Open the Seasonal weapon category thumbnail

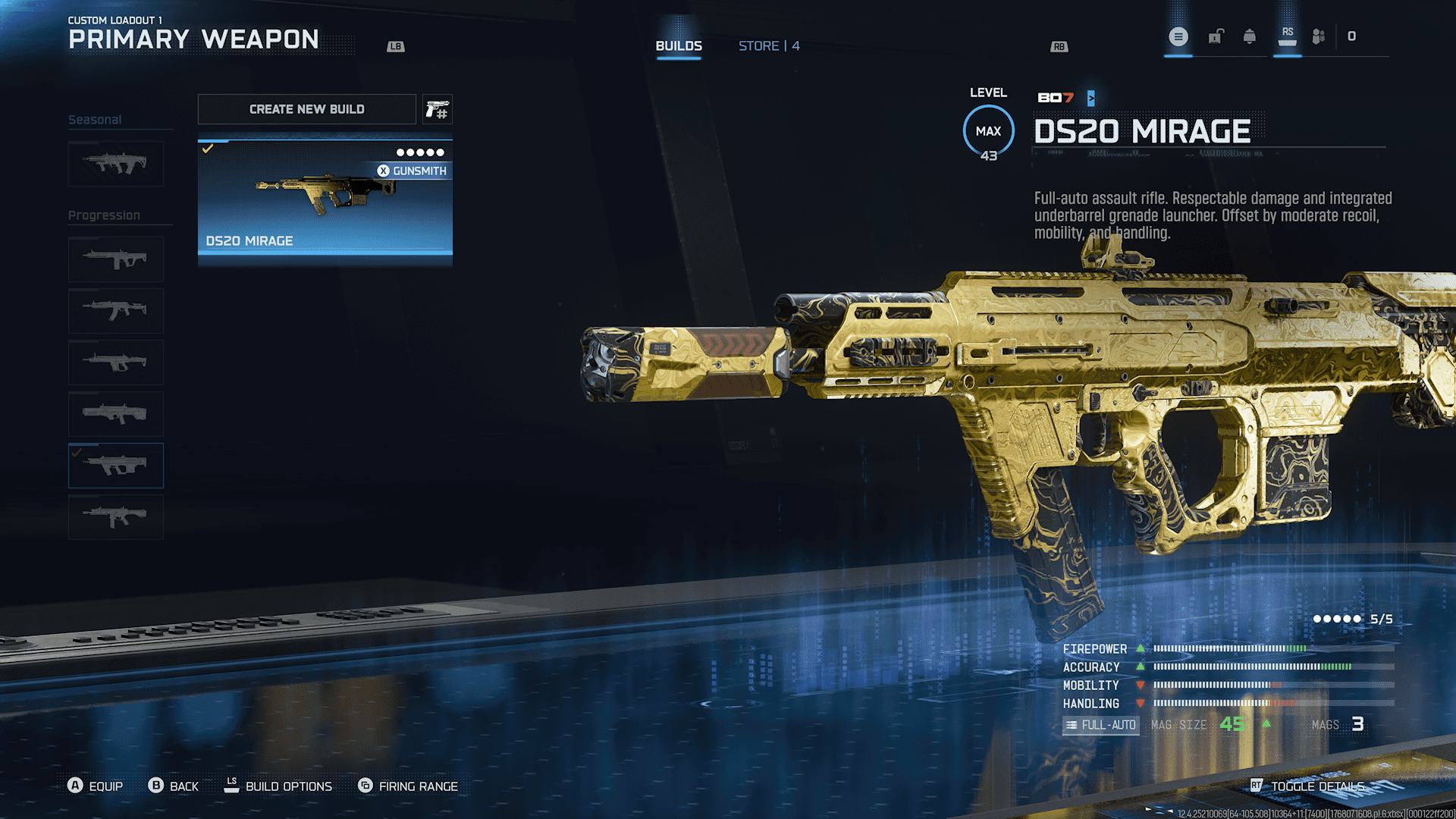click(115, 163)
